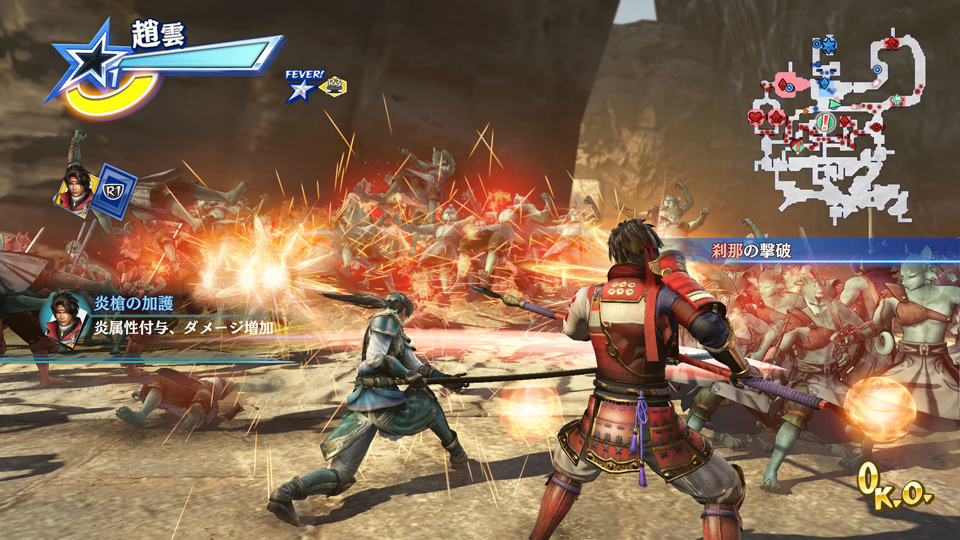The height and width of the screenshot is (540, 960).
Task: Select the partner character portrait beside R1
Action: tap(75, 188)
